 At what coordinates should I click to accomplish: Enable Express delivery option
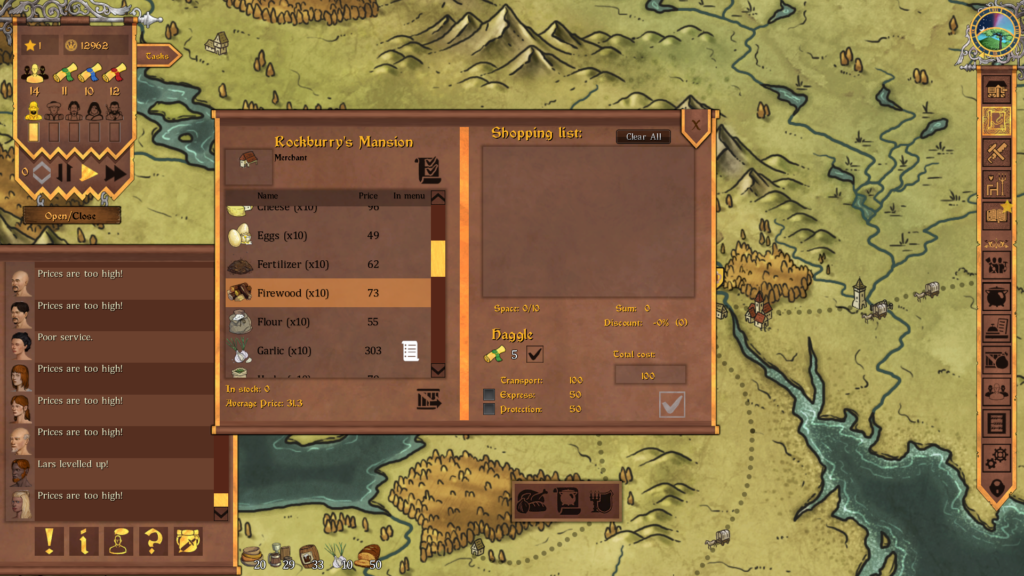pyautogui.click(x=489, y=395)
